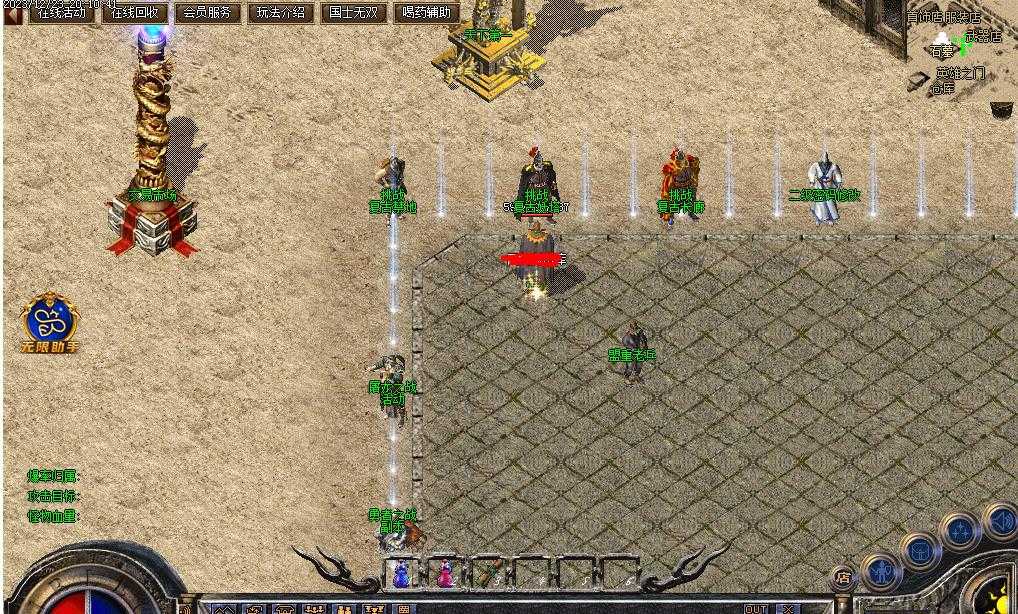
Task: Use the blue mana potion in the hotbar
Action: pyautogui.click(x=401, y=574)
